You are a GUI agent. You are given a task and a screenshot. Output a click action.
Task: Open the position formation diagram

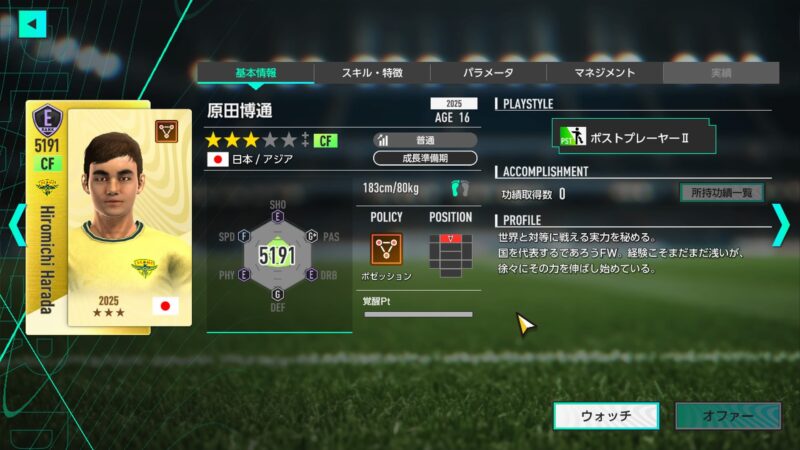450,253
